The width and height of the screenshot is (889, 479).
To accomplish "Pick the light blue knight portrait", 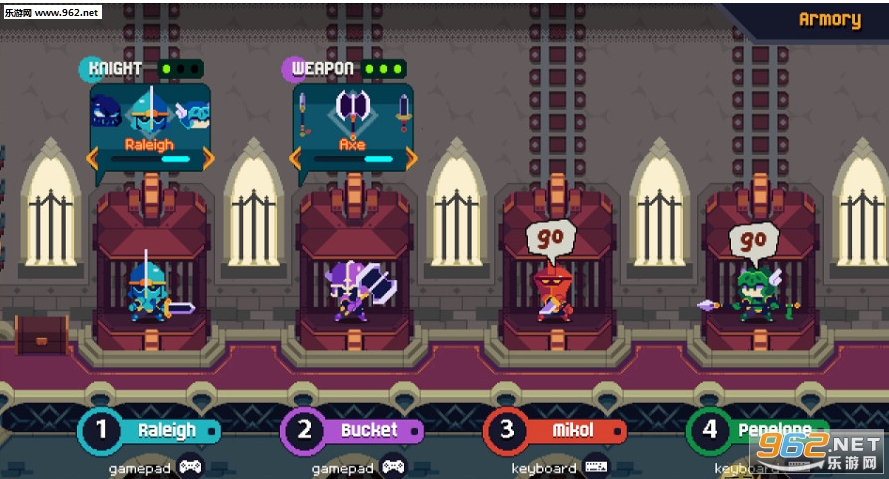I will [x=192, y=113].
